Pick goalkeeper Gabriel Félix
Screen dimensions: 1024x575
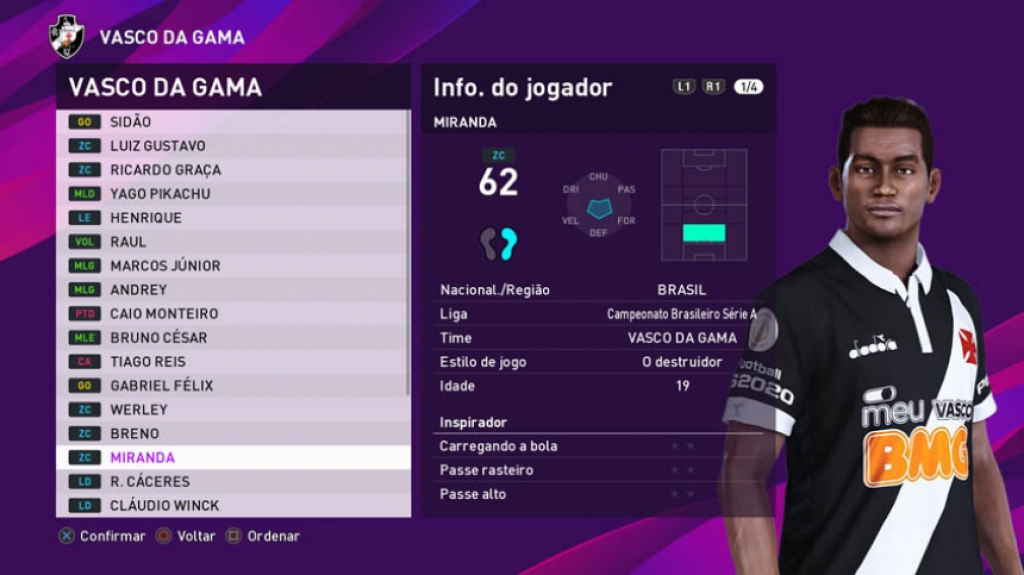[232, 386]
